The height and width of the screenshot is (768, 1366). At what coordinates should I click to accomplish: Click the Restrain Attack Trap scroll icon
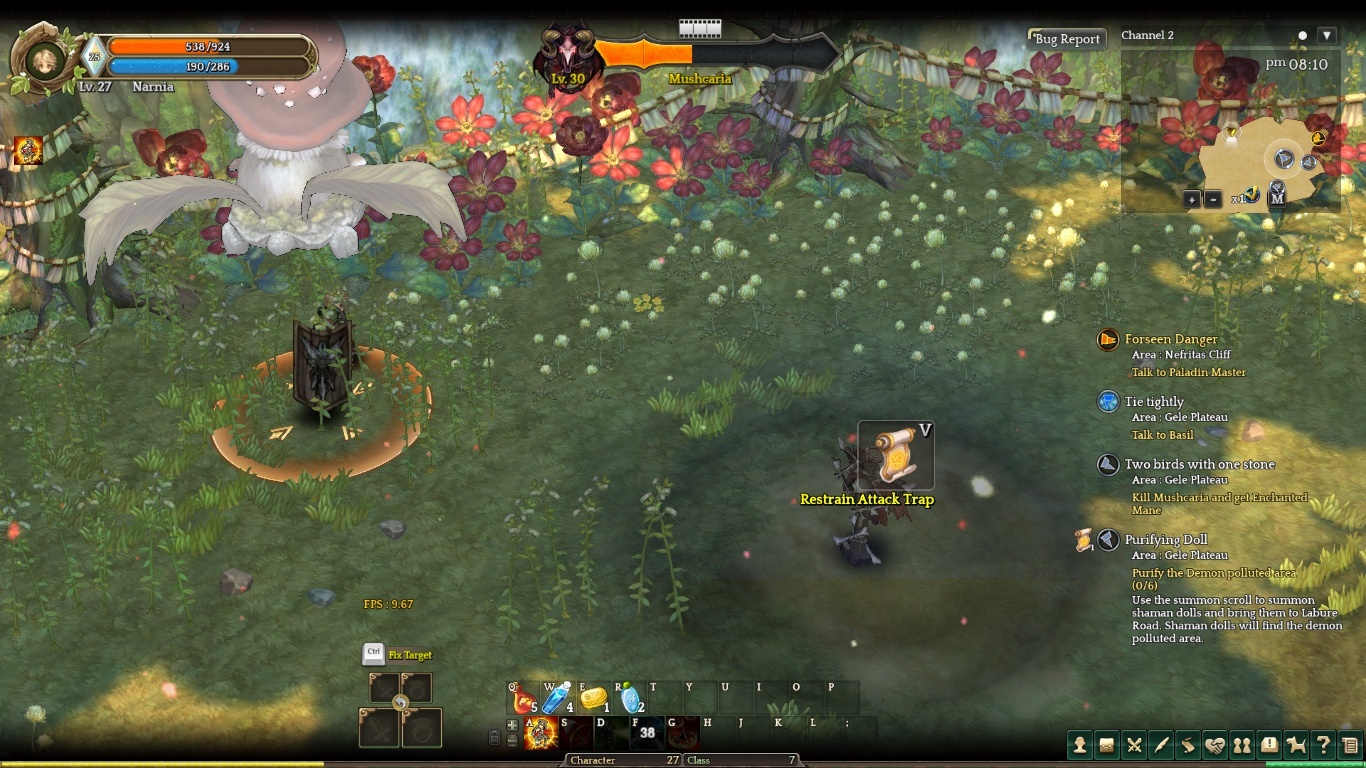click(x=896, y=455)
